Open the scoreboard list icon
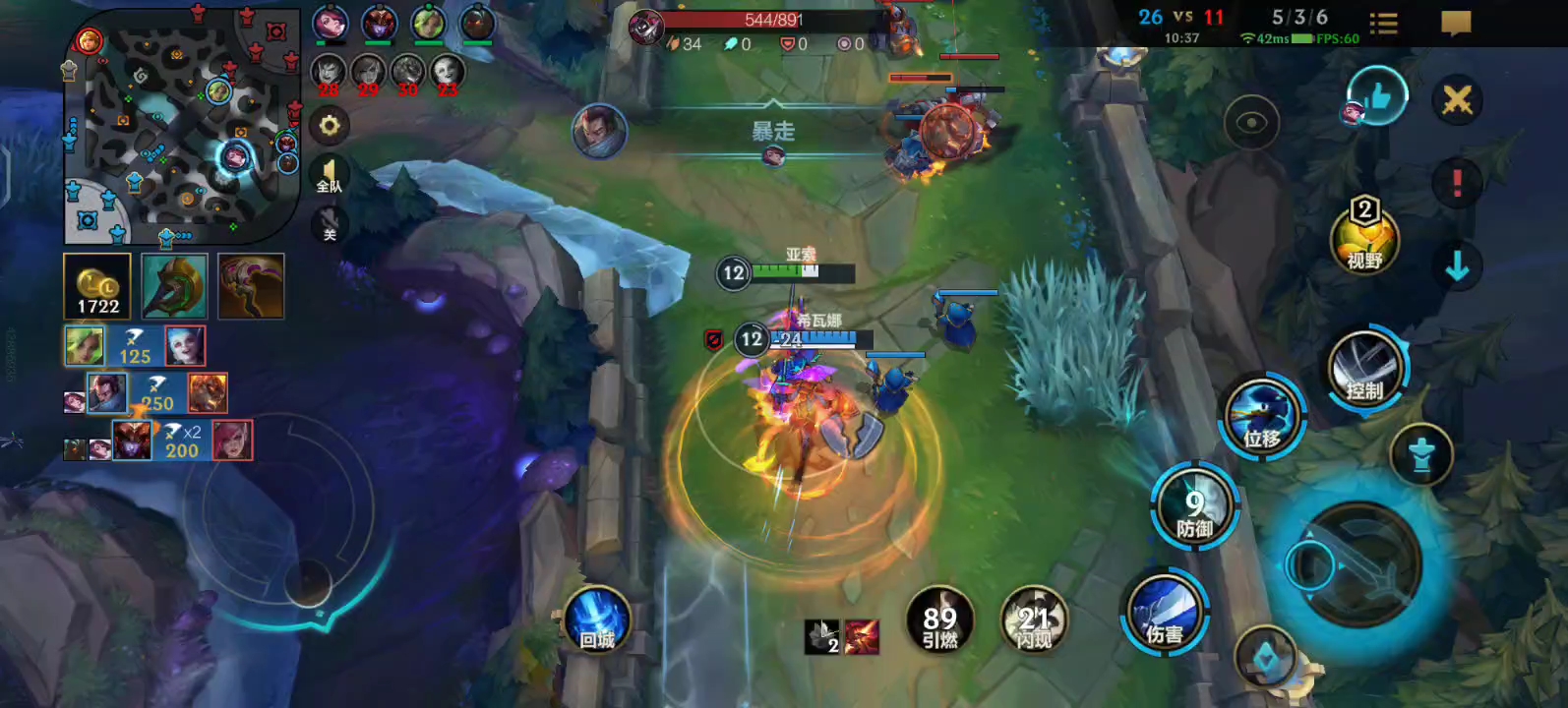The width and height of the screenshot is (1568, 708). 1383,24
